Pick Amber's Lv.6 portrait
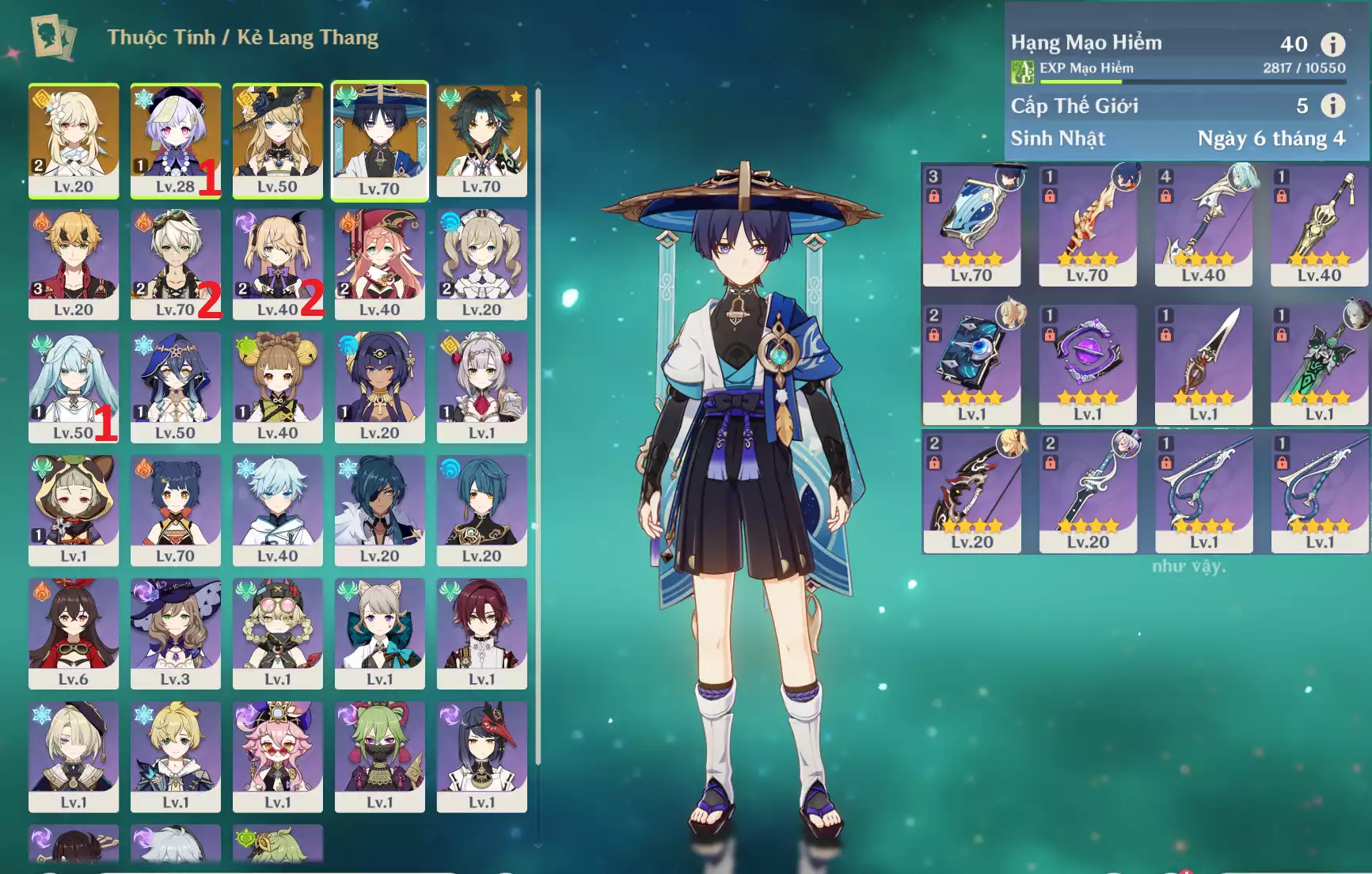Screen dimensions: 1372x874 tap(74, 633)
